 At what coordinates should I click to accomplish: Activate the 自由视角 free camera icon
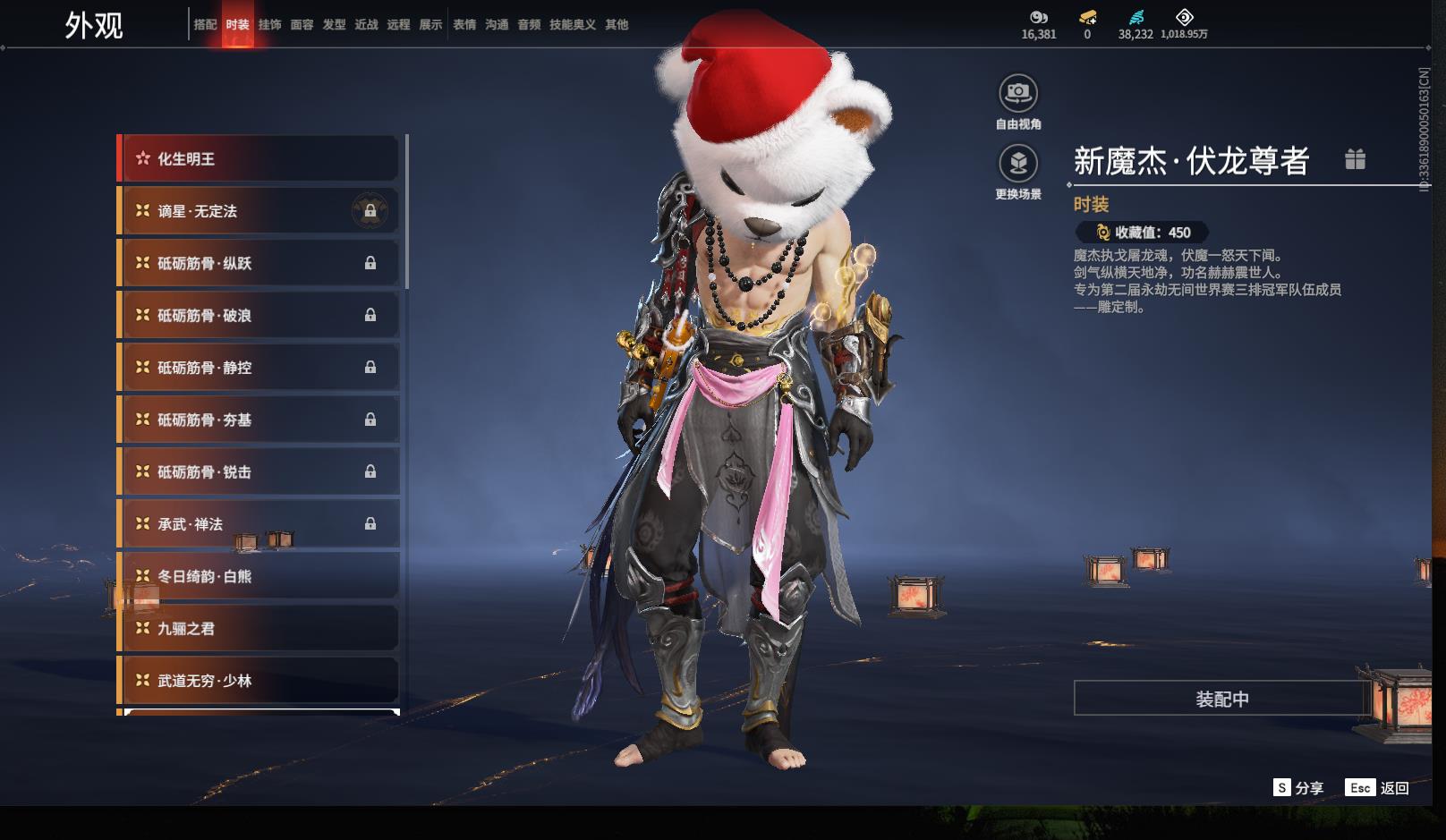pos(1018,93)
